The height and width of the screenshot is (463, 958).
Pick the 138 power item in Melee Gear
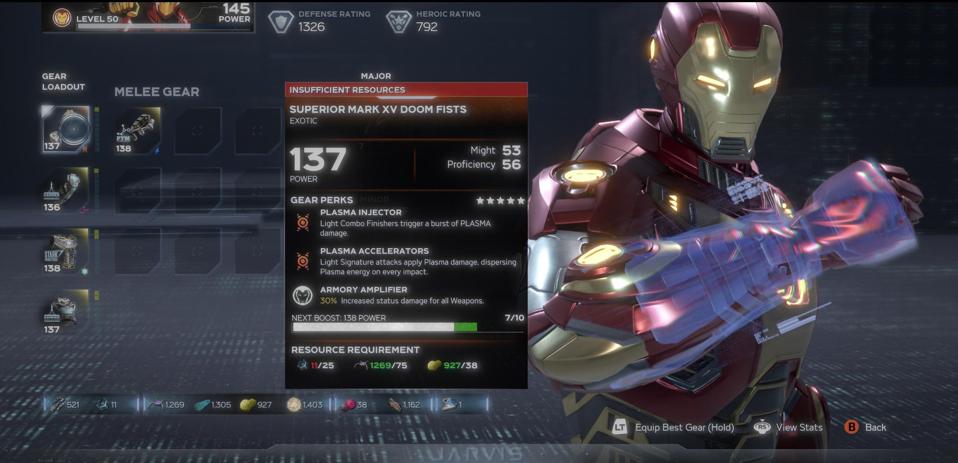[x=137, y=130]
